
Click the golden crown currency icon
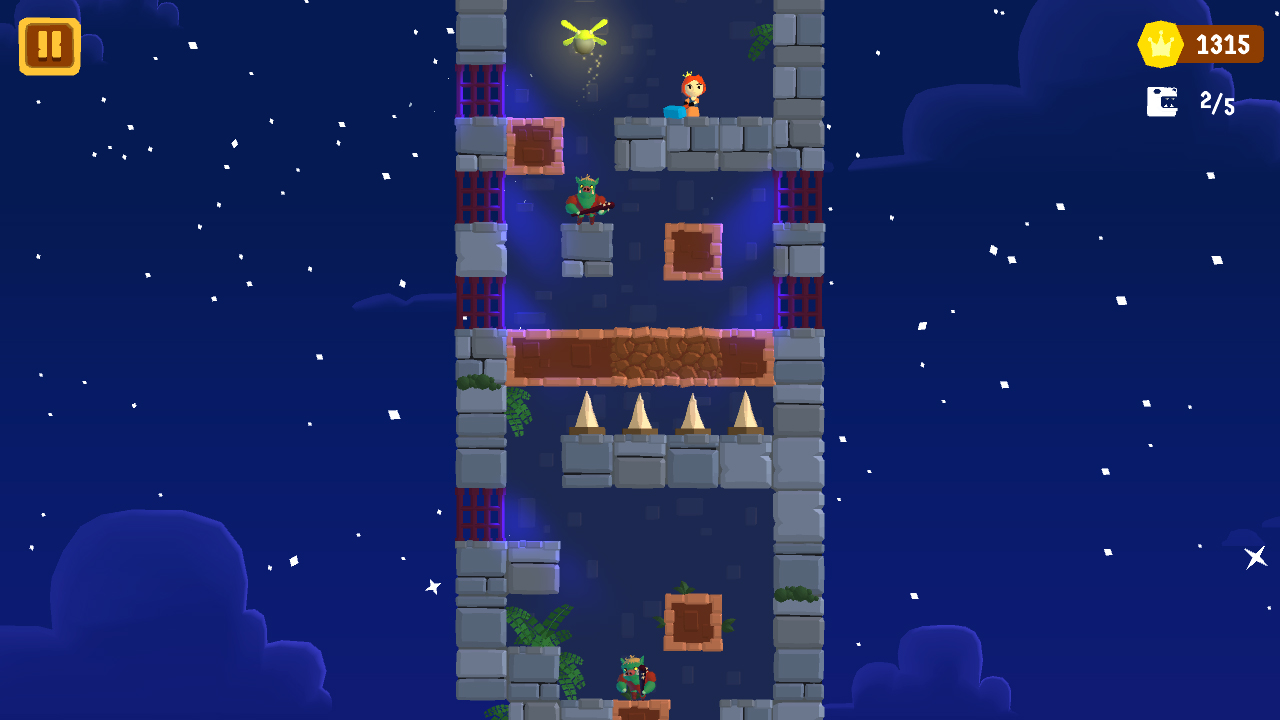[x=1159, y=43]
